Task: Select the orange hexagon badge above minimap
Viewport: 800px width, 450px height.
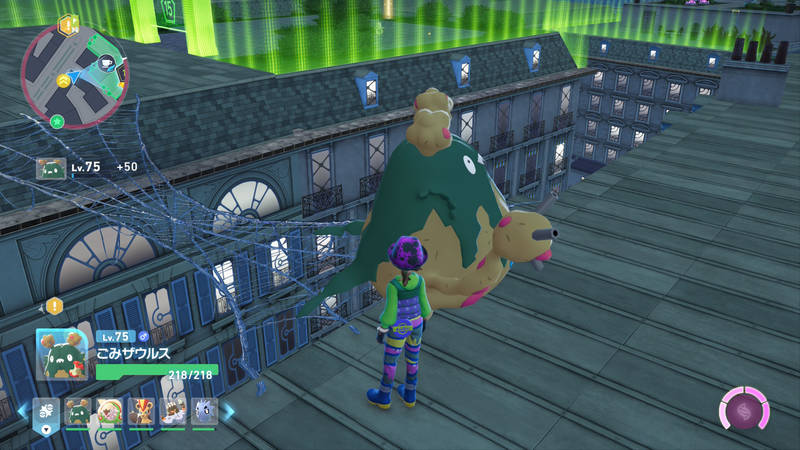Action: click(x=68, y=23)
